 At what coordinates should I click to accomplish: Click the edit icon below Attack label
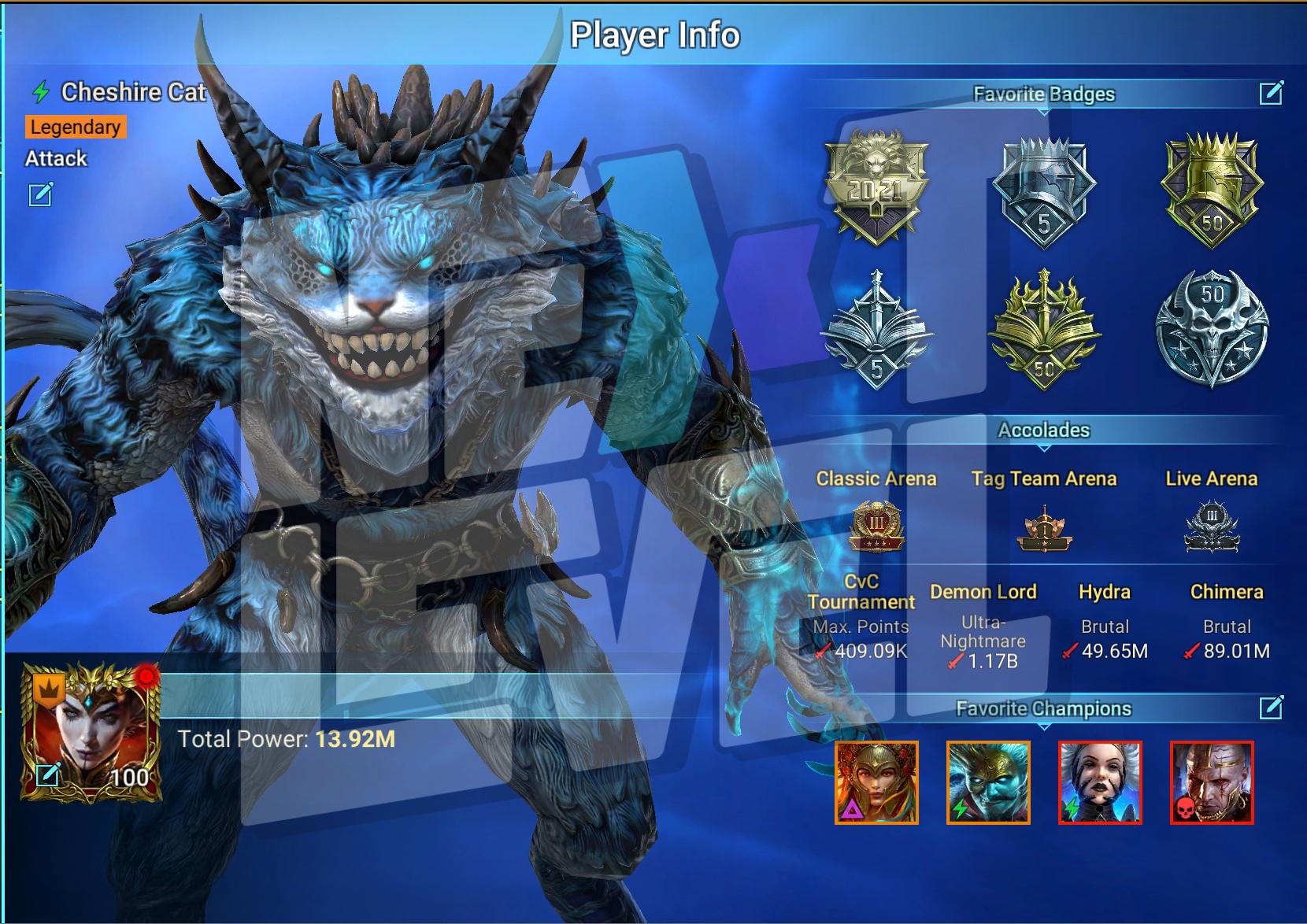pyautogui.click(x=41, y=194)
